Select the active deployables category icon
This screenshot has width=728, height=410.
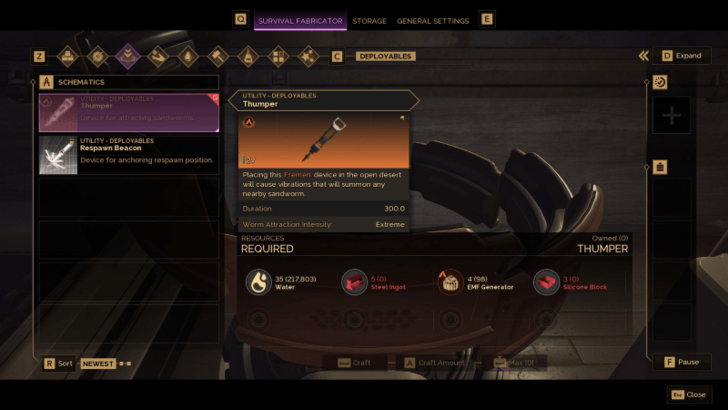tap(127, 56)
